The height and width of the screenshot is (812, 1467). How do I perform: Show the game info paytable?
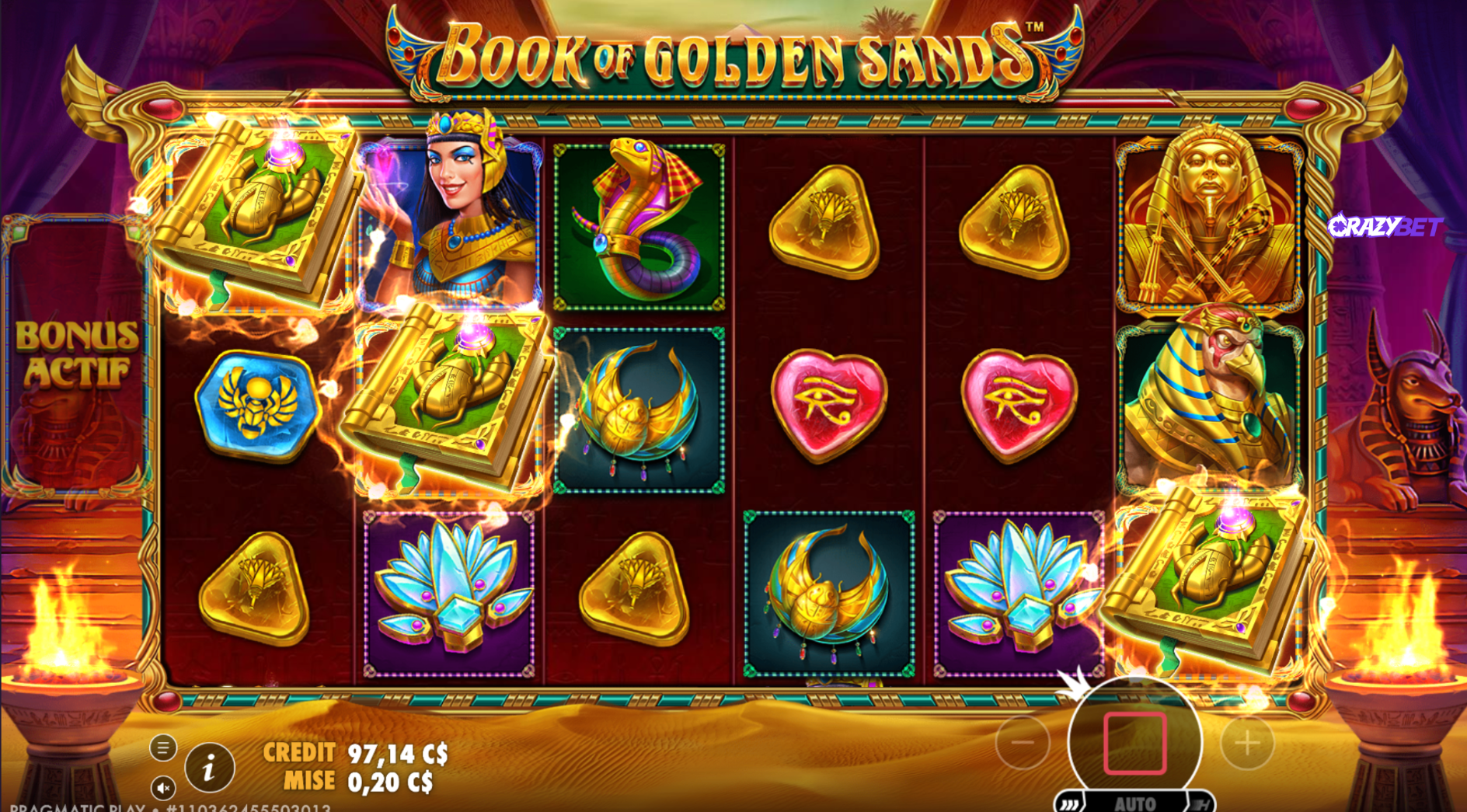click(x=209, y=768)
